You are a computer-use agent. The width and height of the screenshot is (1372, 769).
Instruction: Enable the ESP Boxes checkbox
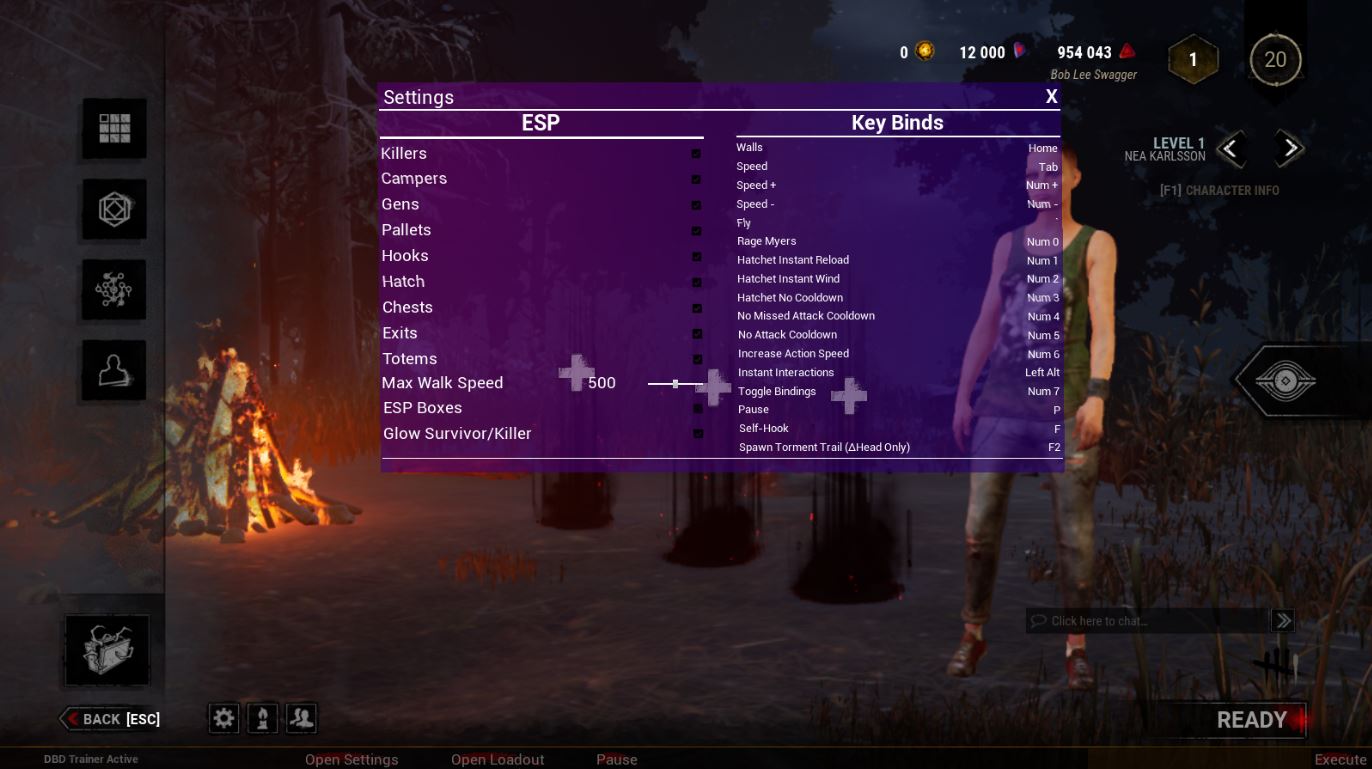(697, 408)
